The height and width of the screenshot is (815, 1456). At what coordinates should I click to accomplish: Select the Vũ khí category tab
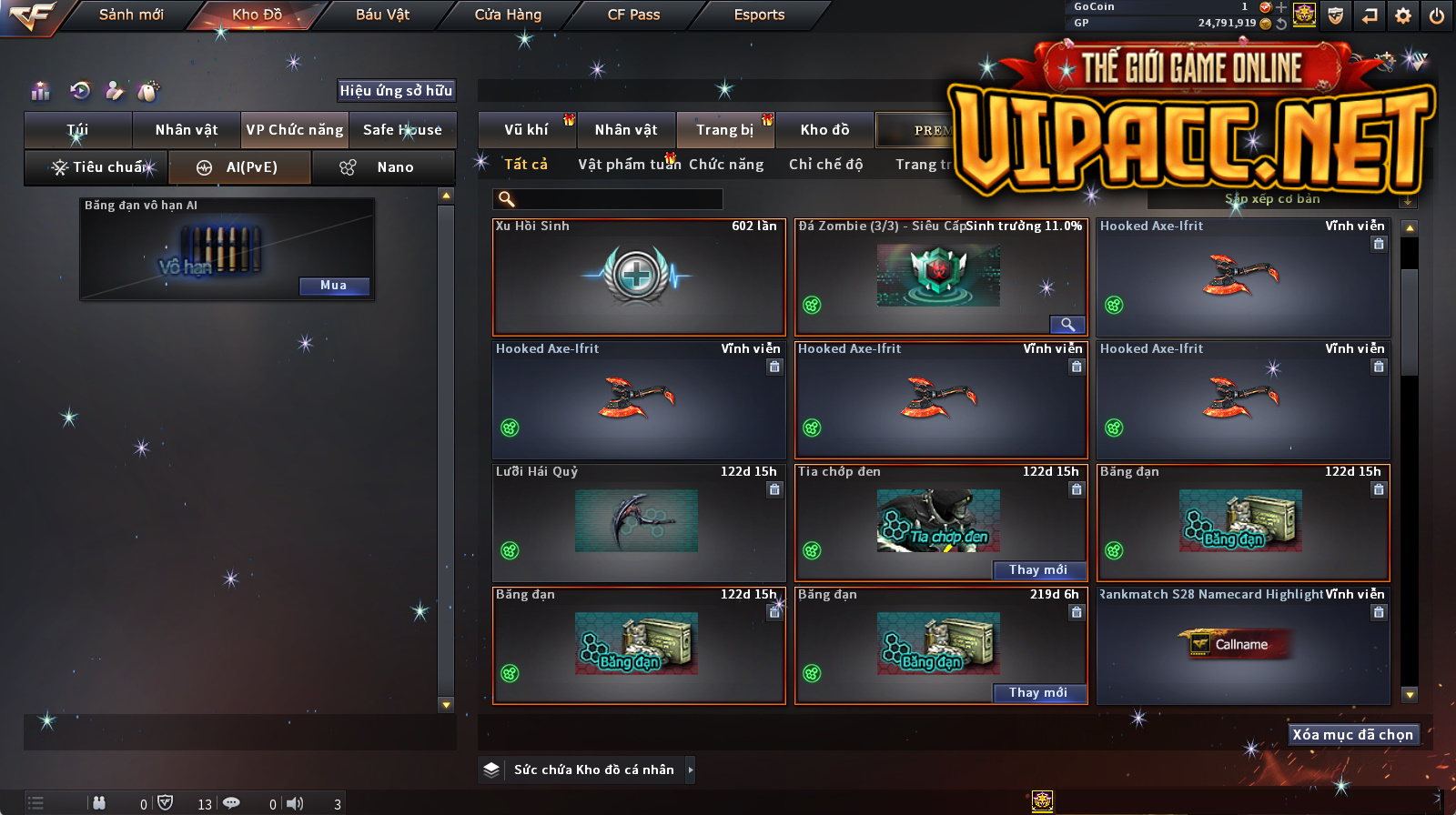pos(526,130)
